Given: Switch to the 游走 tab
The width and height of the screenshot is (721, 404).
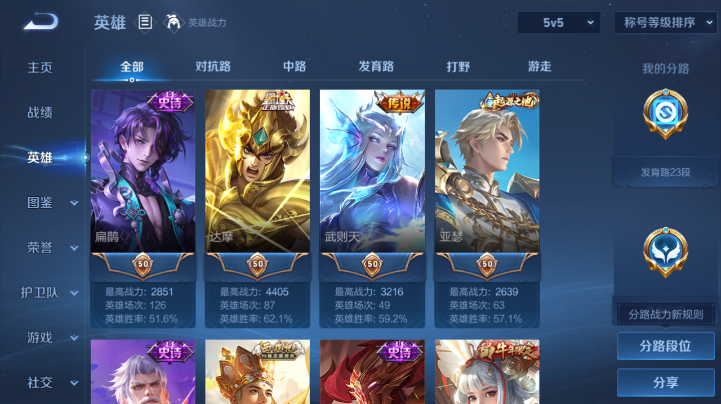Looking at the screenshot, I should 540,67.
